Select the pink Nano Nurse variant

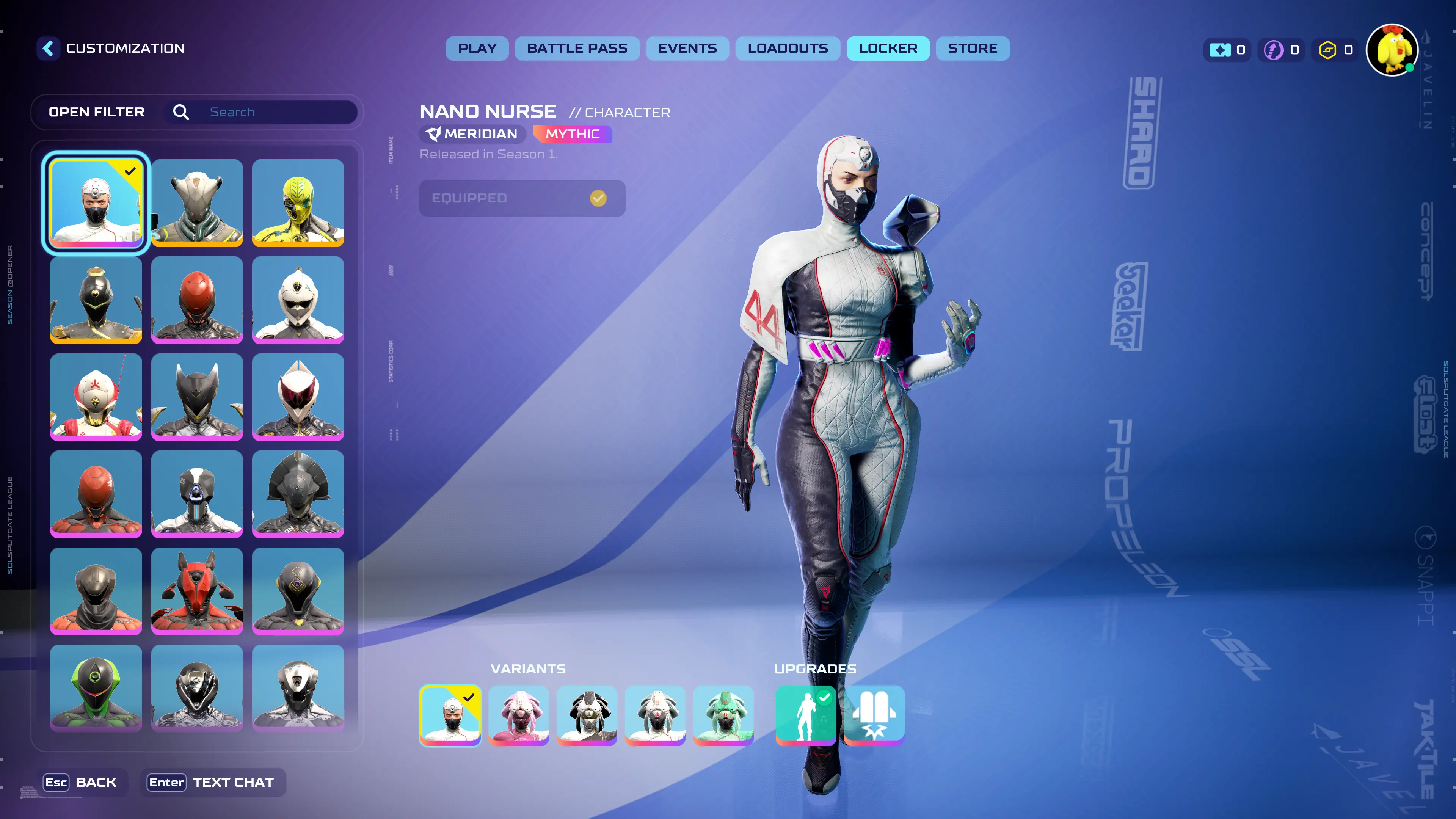tap(518, 715)
